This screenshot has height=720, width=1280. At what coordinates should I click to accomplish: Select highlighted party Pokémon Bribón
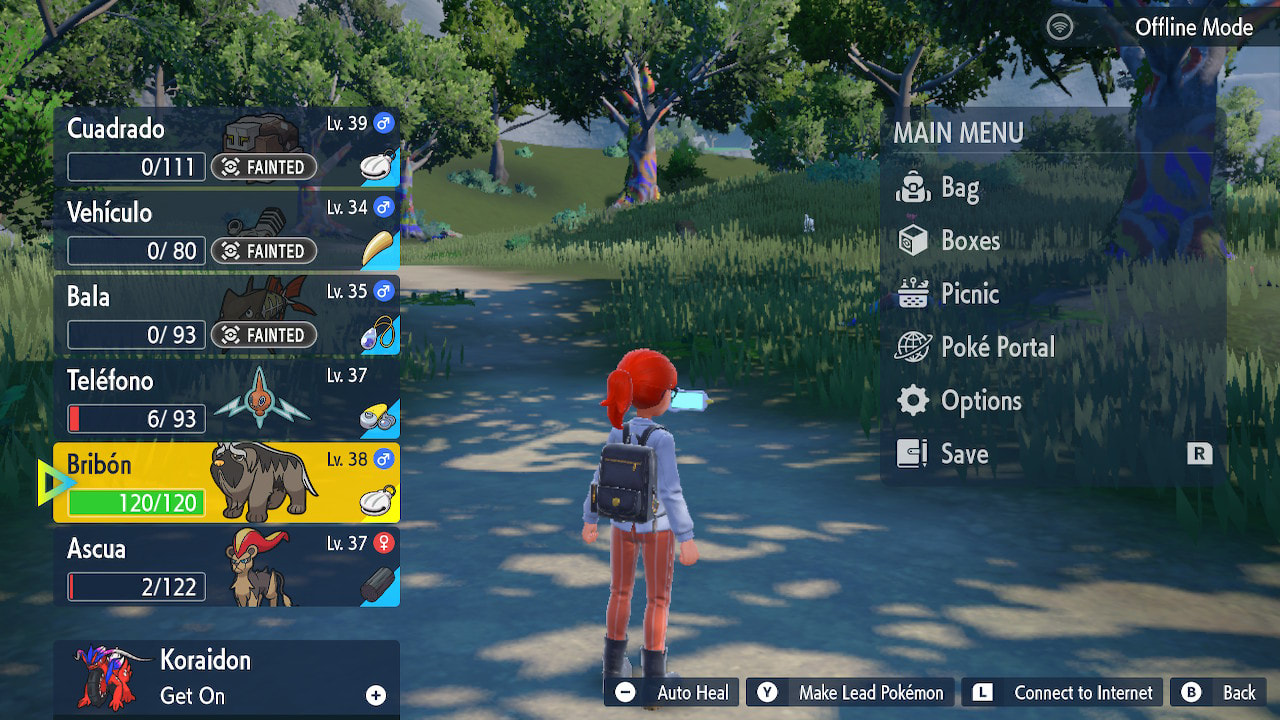(x=226, y=483)
